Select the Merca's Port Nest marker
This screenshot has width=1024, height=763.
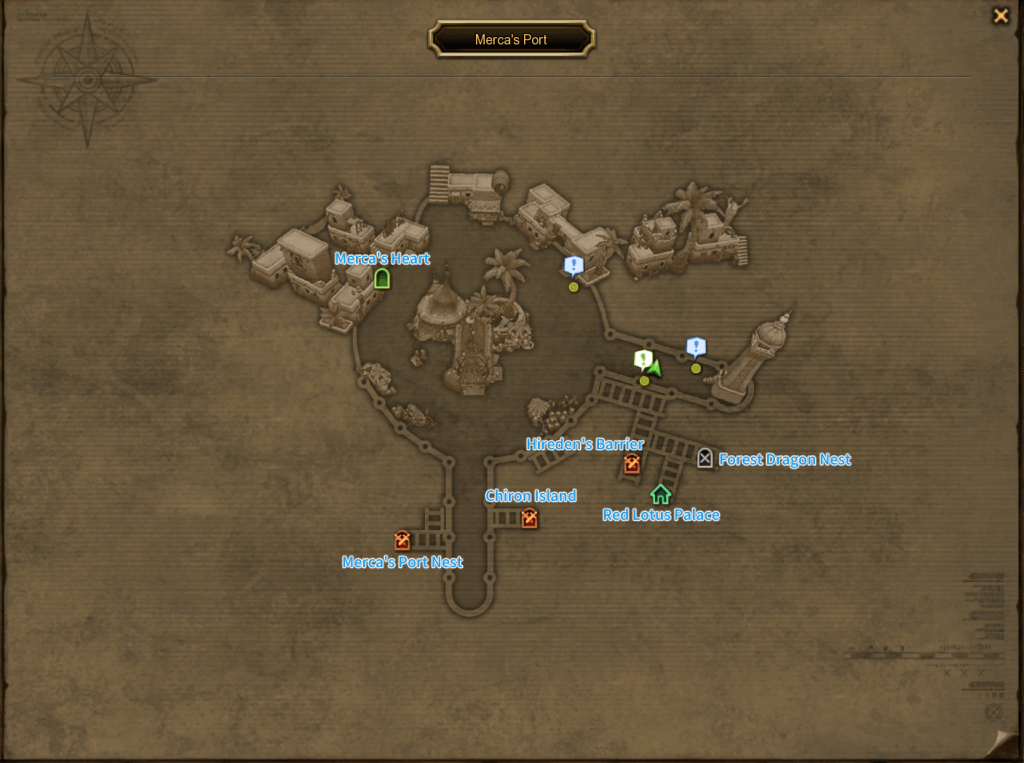coord(402,541)
